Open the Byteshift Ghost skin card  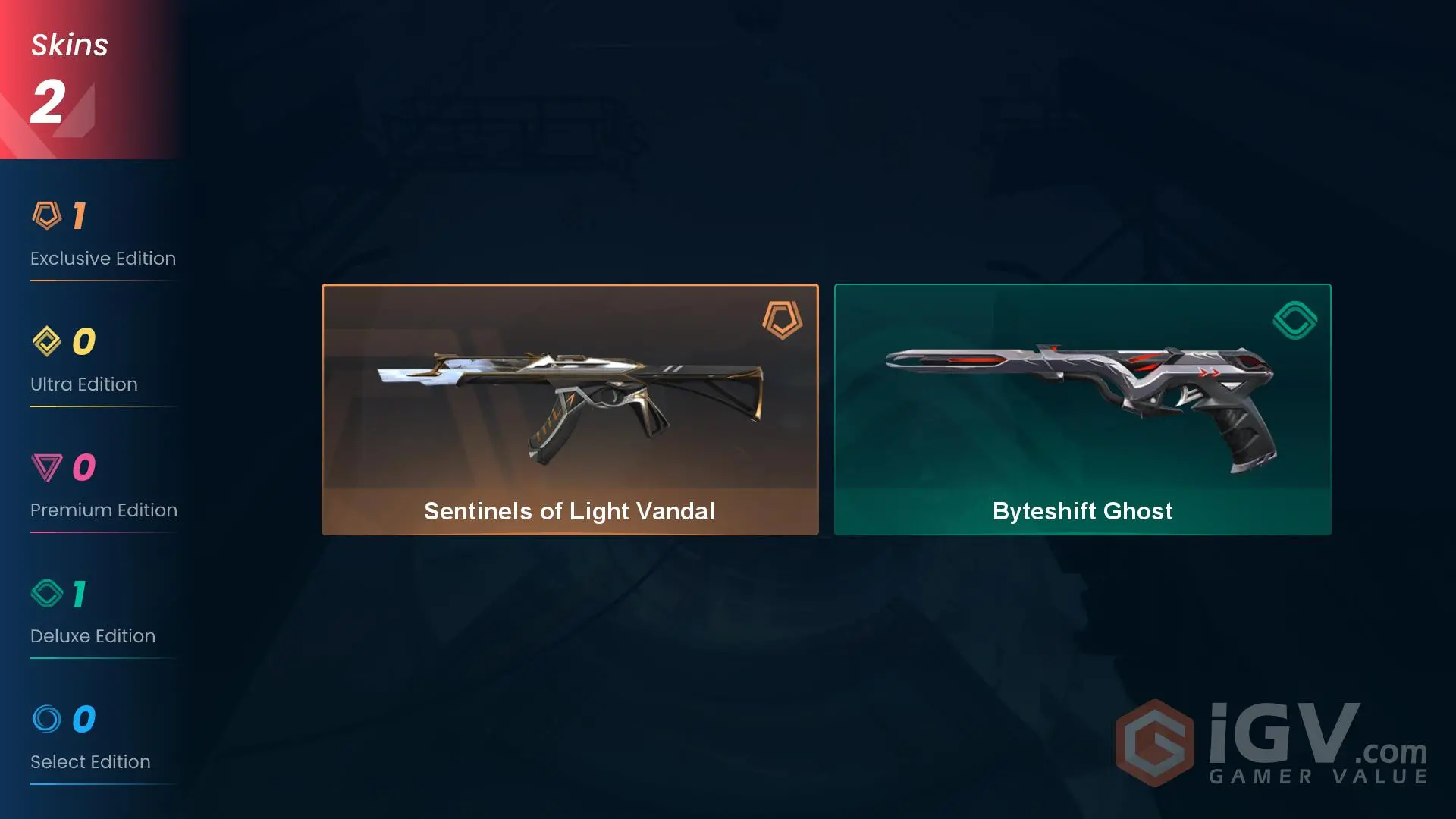point(1082,409)
